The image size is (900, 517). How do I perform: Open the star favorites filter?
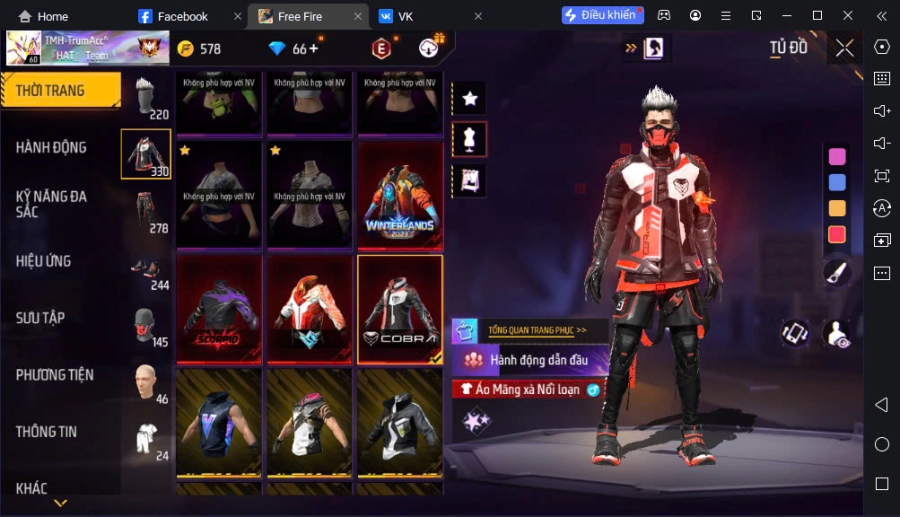pos(469,98)
